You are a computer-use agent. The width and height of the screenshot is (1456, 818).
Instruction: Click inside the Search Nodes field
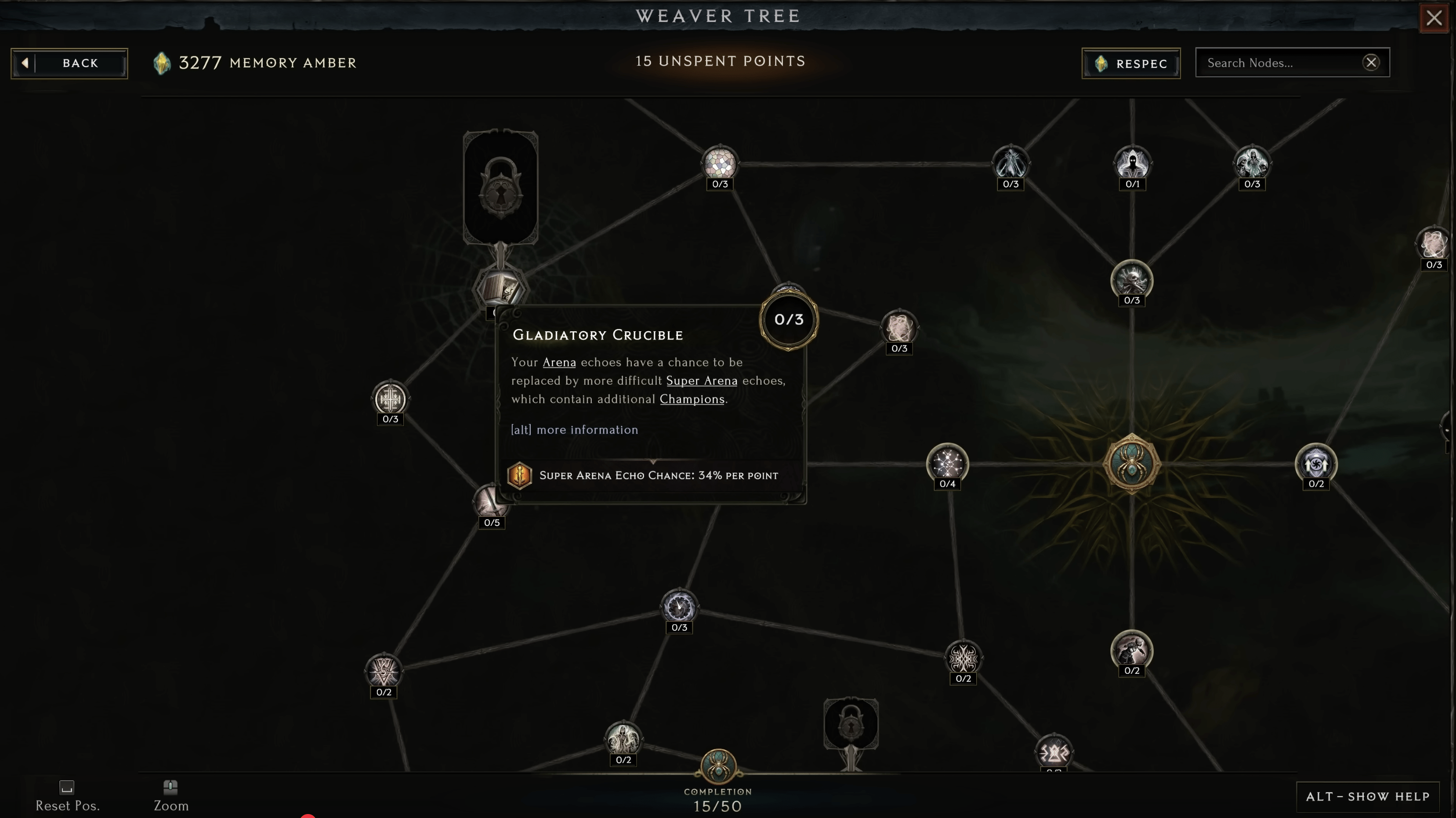click(x=1272, y=62)
